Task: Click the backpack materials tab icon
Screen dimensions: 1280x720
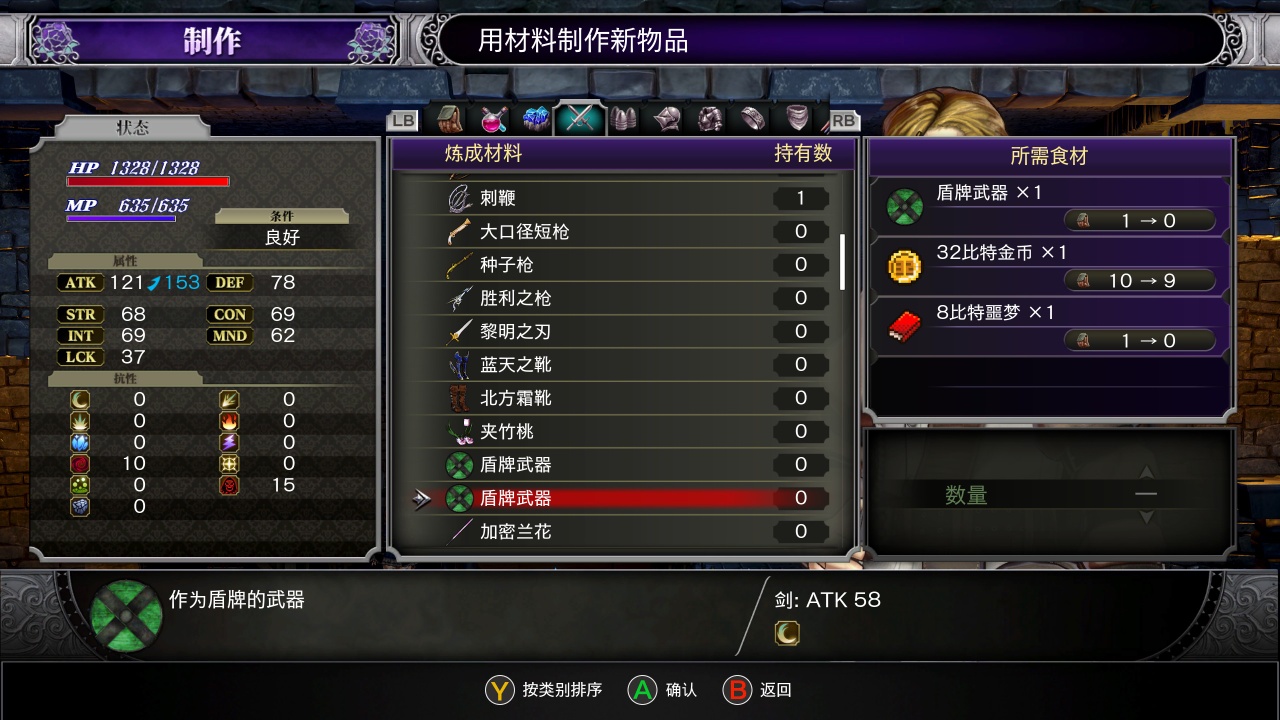Action: (x=451, y=120)
